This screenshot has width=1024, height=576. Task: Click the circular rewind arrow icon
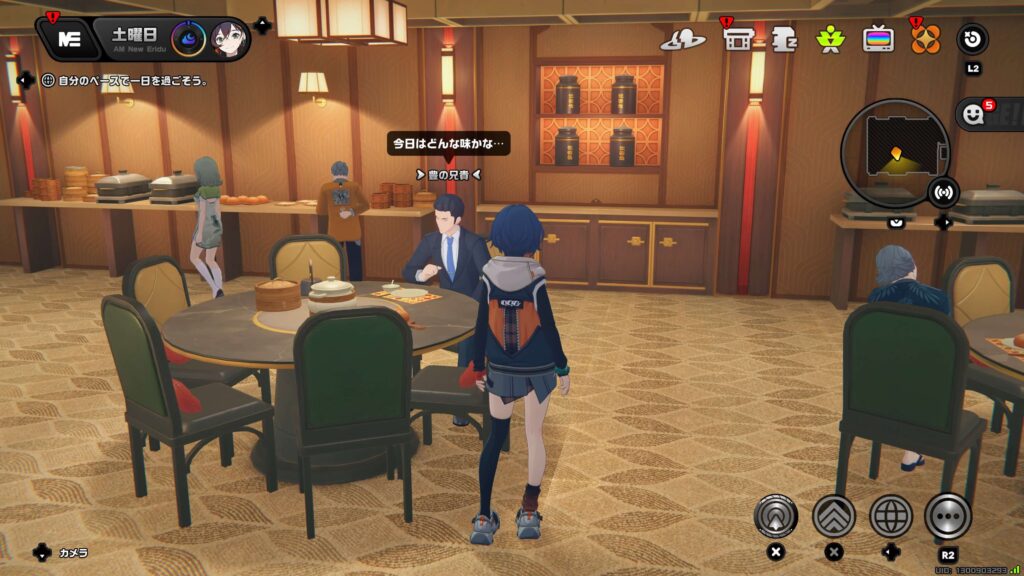coord(972,39)
